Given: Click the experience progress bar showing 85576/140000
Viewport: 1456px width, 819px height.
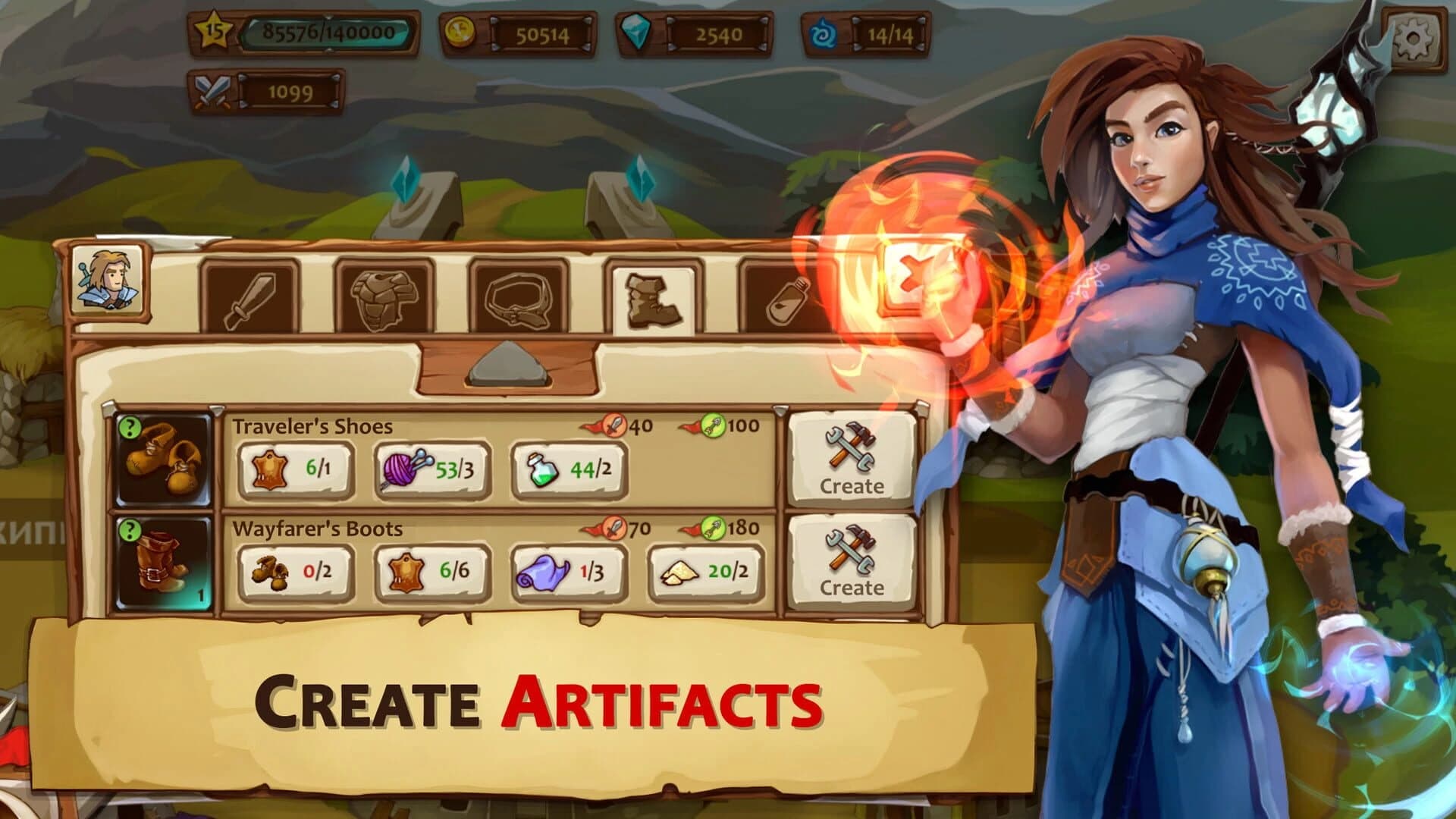Looking at the screenshot, I should coord(326,33).
